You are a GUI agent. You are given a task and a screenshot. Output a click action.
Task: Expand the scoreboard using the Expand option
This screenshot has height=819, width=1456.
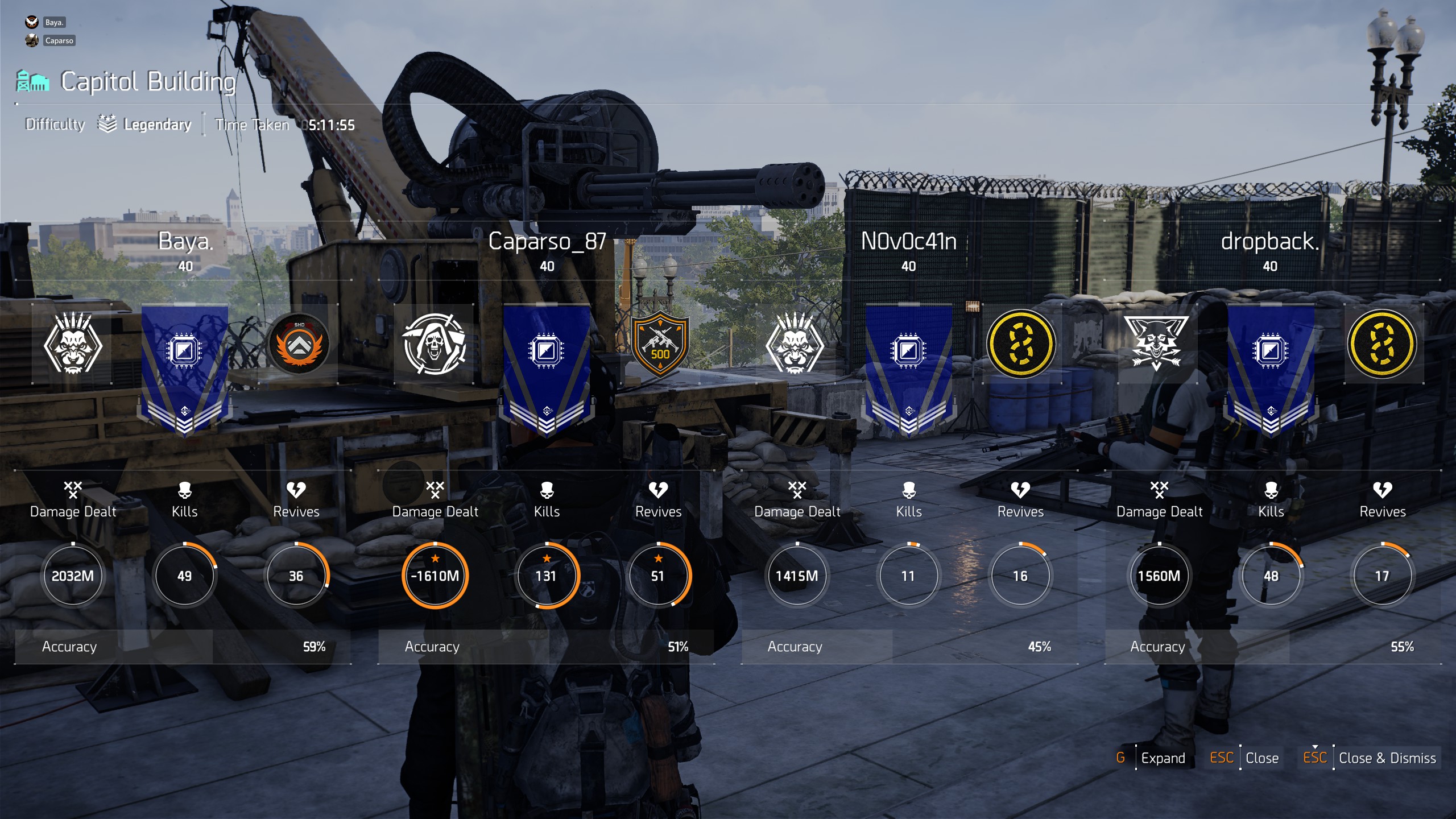point(1162,758)
